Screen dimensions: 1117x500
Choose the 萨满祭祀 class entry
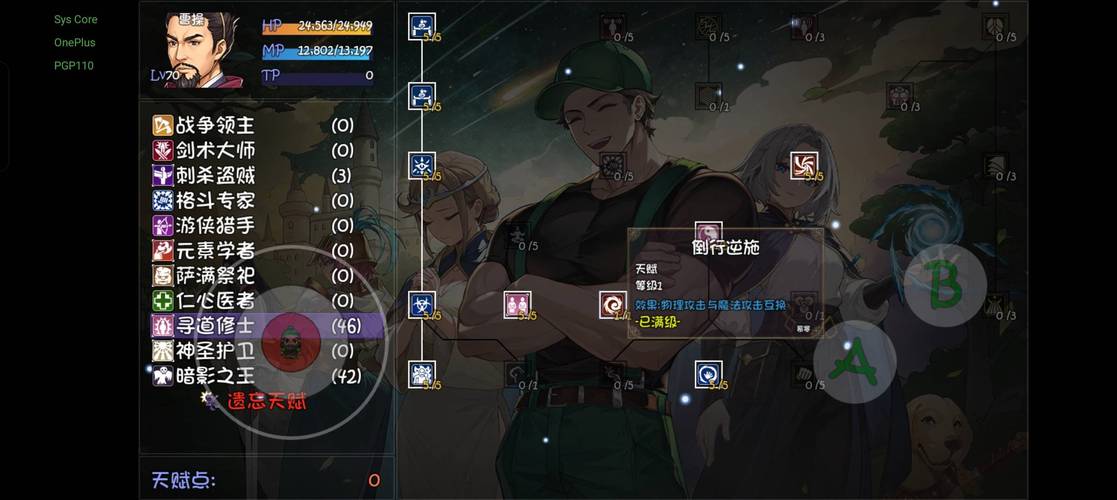pyautogui.click(x=215, y=276)
